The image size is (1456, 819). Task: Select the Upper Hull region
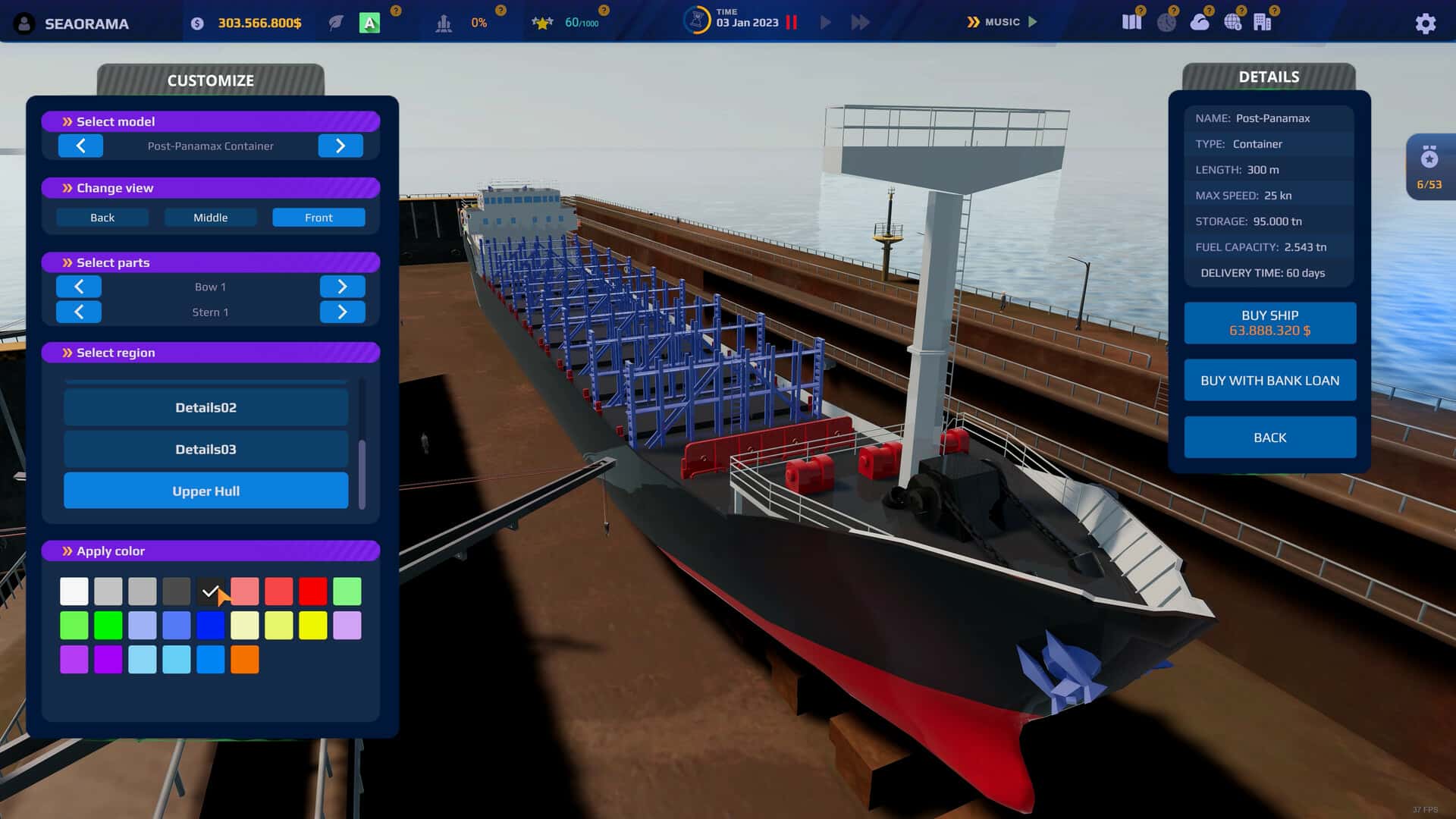coord(206,490)
